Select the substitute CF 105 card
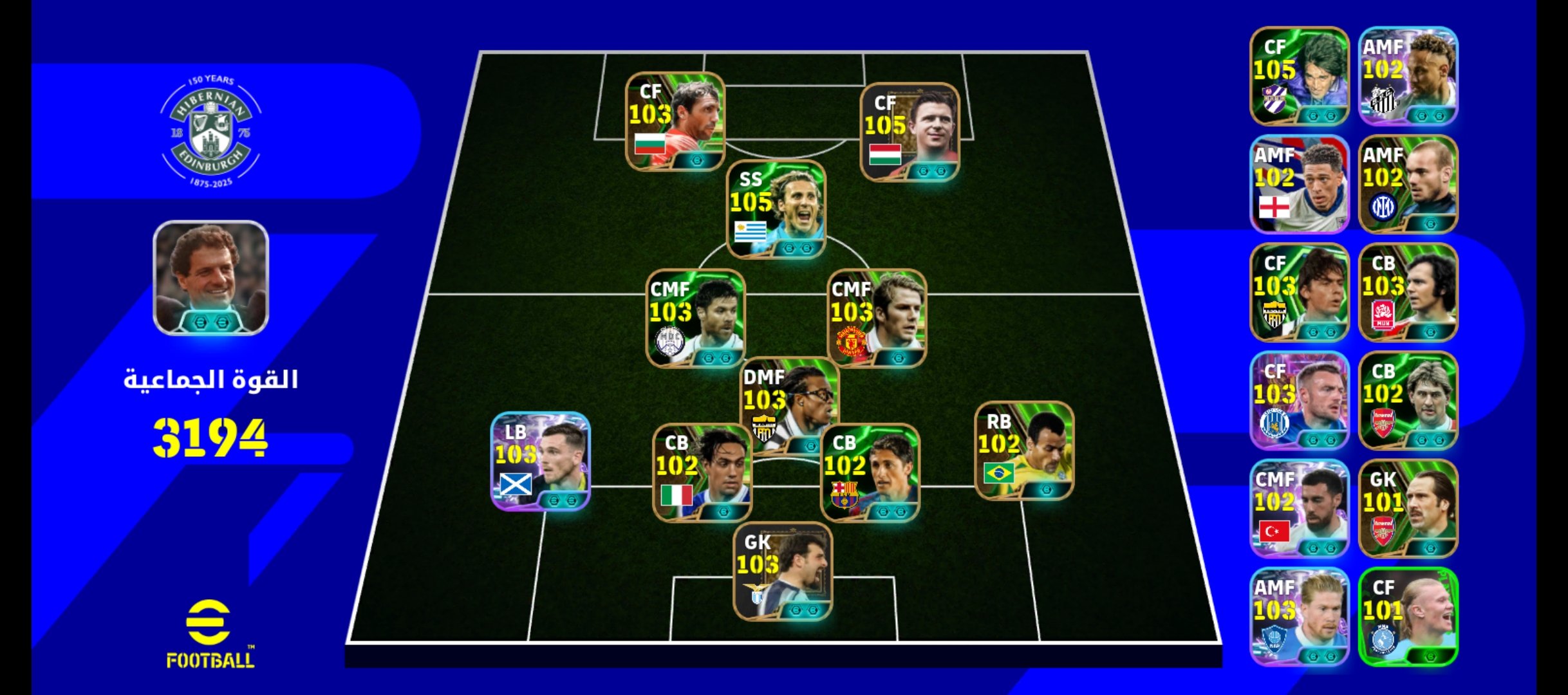The image size is (1568, 695). (1299, 76)
